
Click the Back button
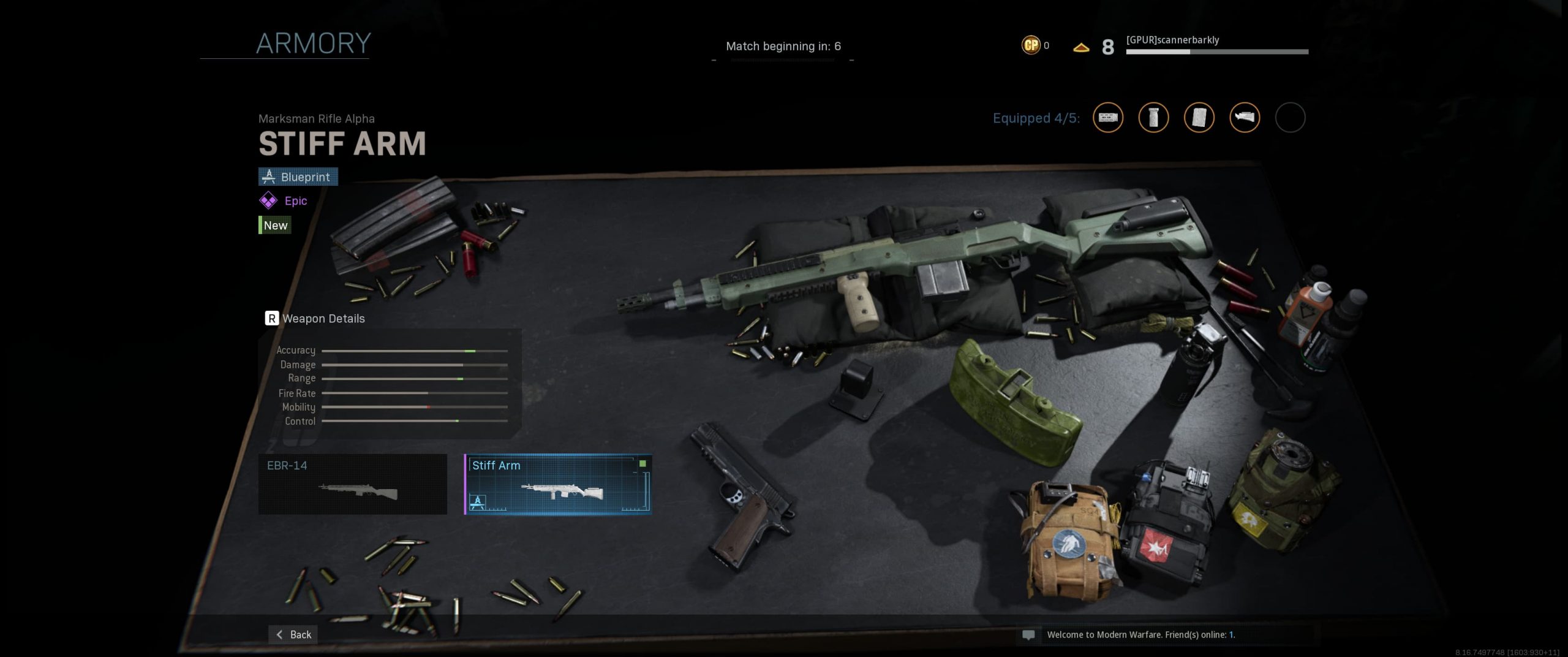[293, 634]
